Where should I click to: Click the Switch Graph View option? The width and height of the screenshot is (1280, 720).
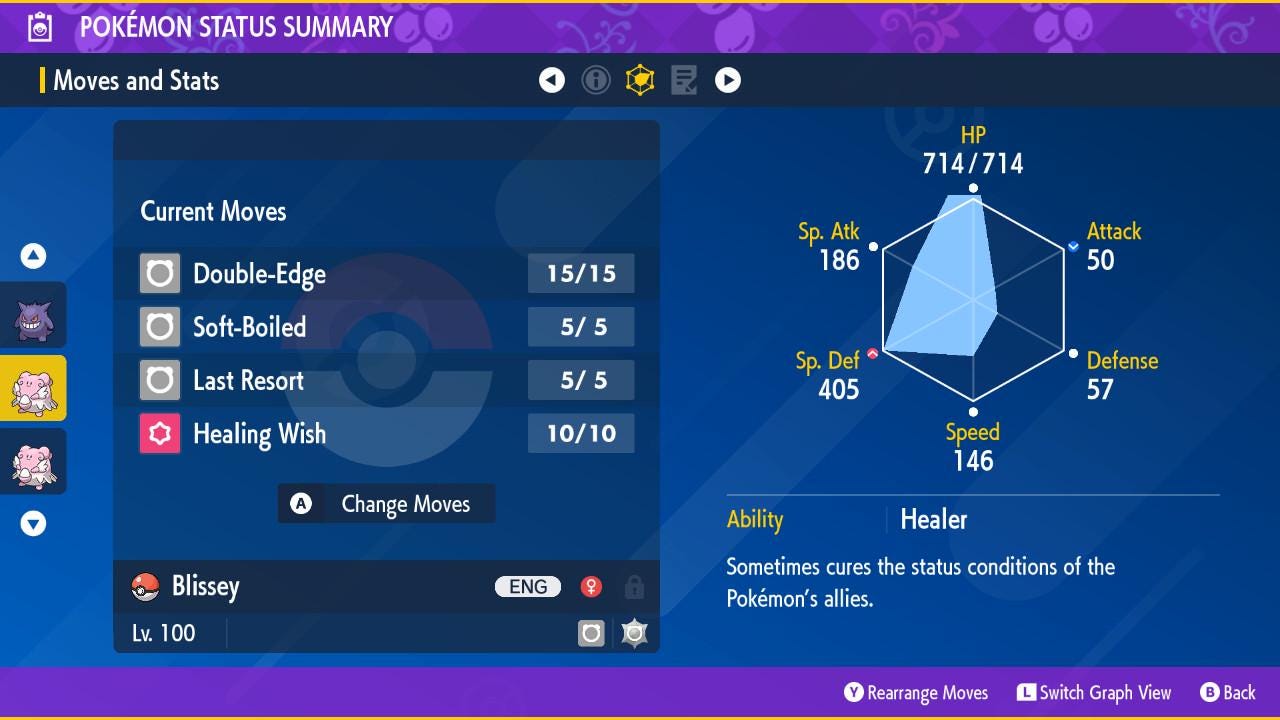tap(1094, 692)
